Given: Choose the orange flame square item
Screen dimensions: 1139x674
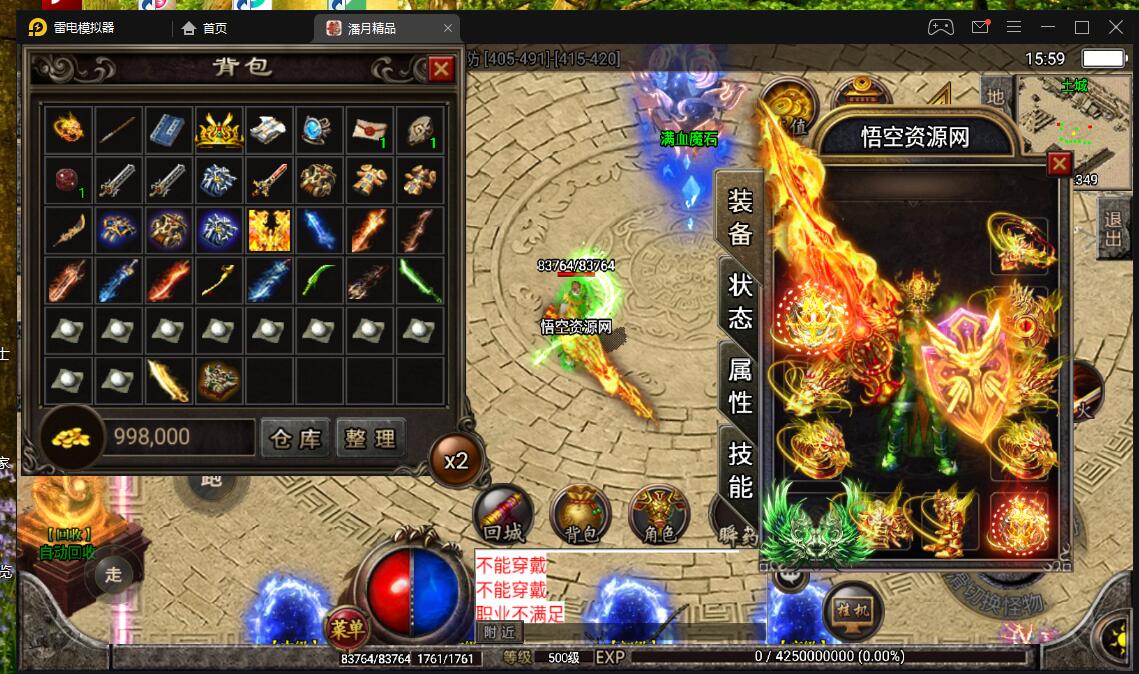Looking at the screenshot, I should click(269, 230).
